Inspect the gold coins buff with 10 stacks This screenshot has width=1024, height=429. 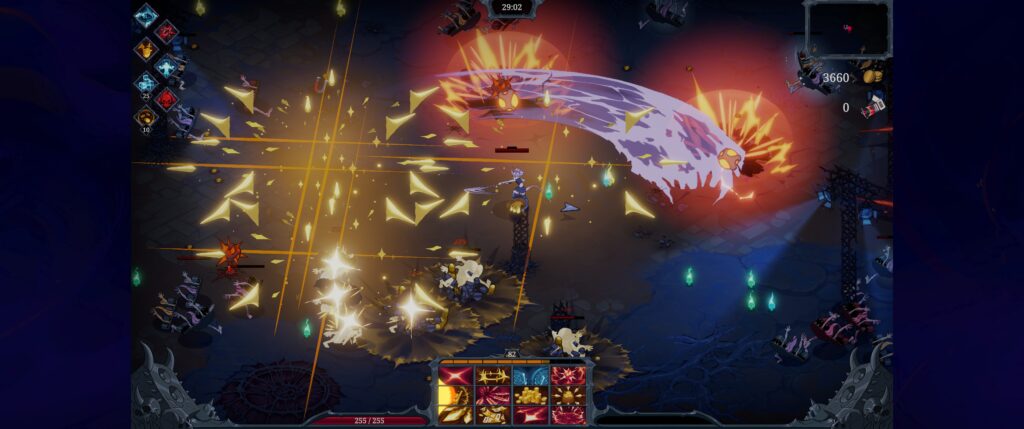(146, 116)
